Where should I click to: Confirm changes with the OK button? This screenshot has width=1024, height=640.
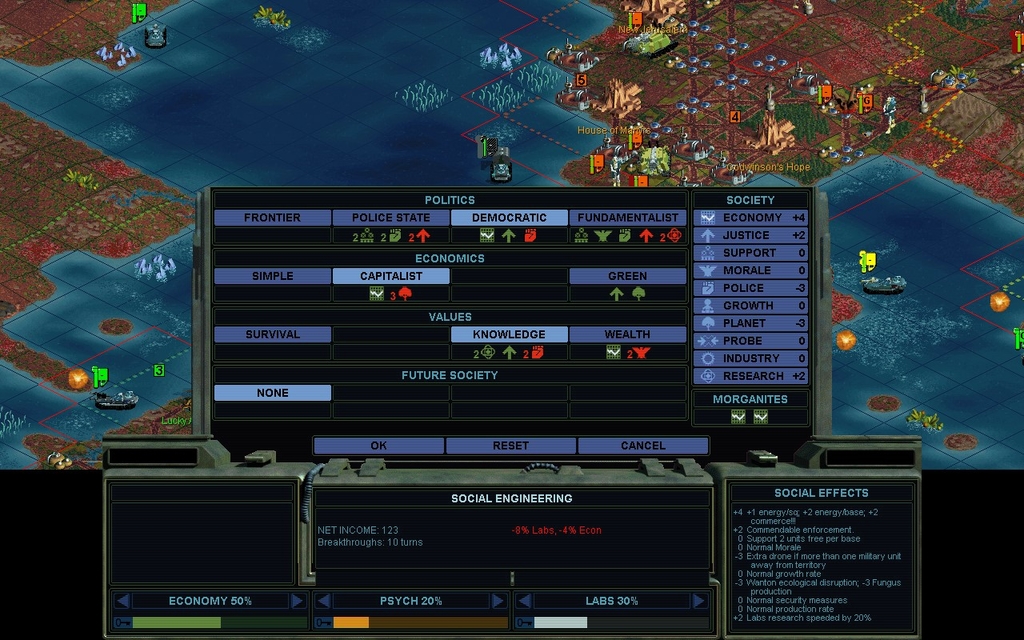[378, 446]
